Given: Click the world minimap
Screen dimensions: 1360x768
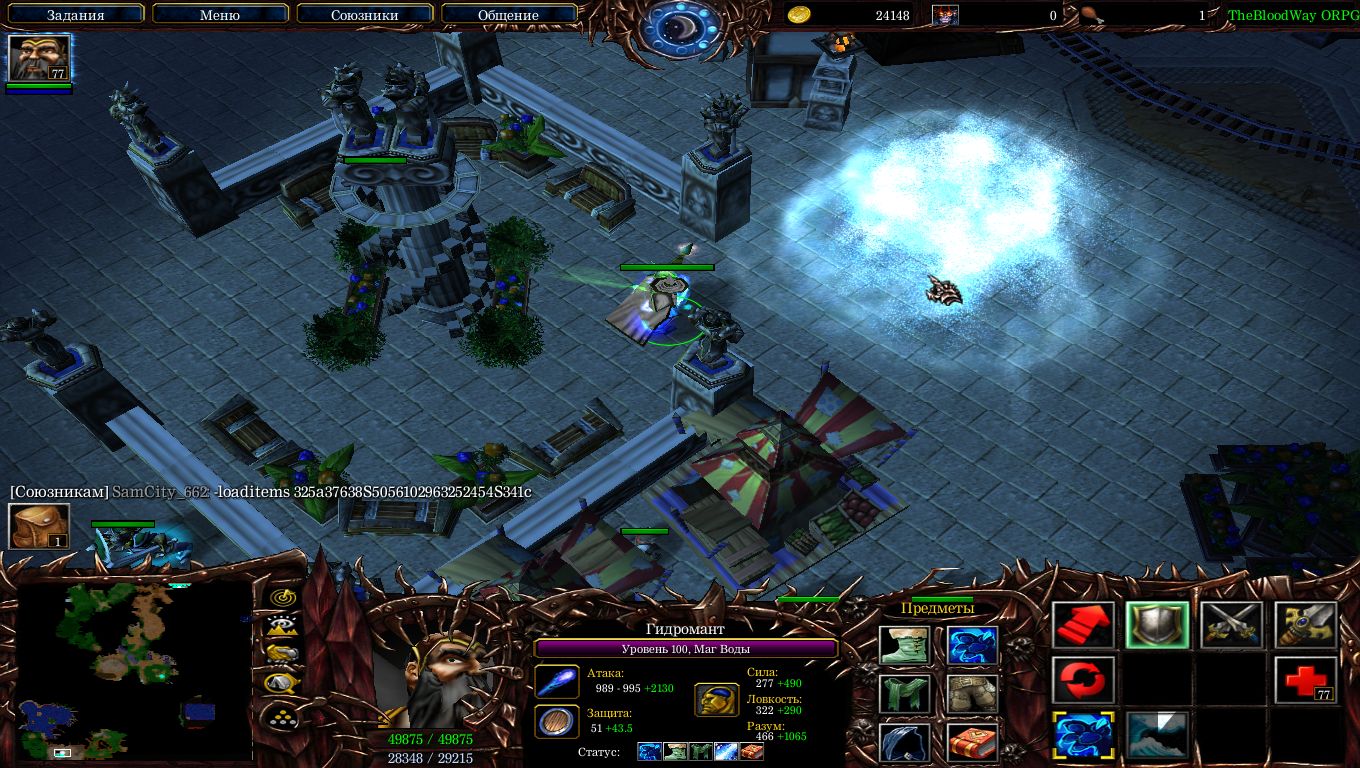Looking at the screenshot, I should (x=134, y=672).
